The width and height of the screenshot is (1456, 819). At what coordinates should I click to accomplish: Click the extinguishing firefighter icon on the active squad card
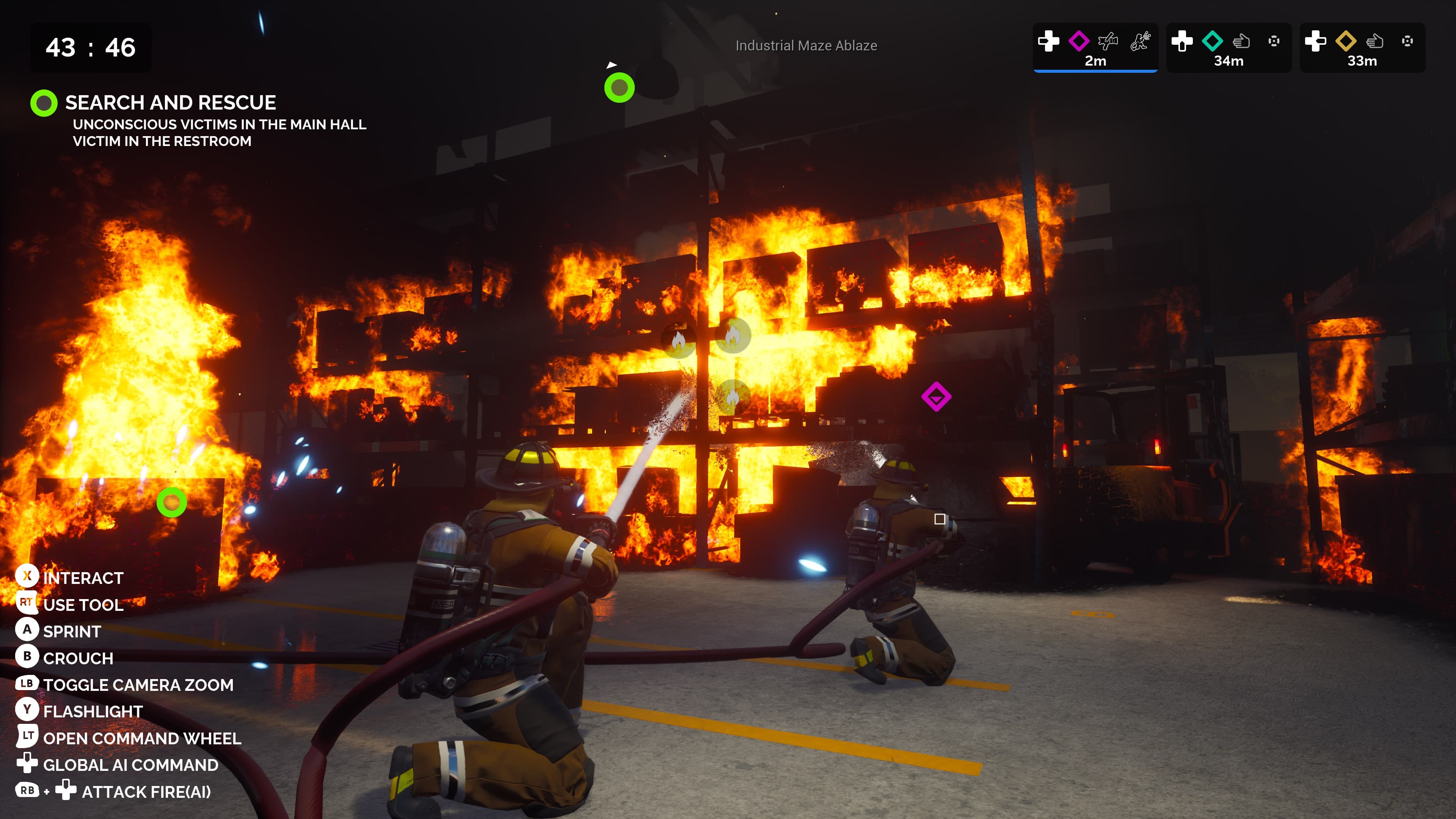tap(1141, 41)
